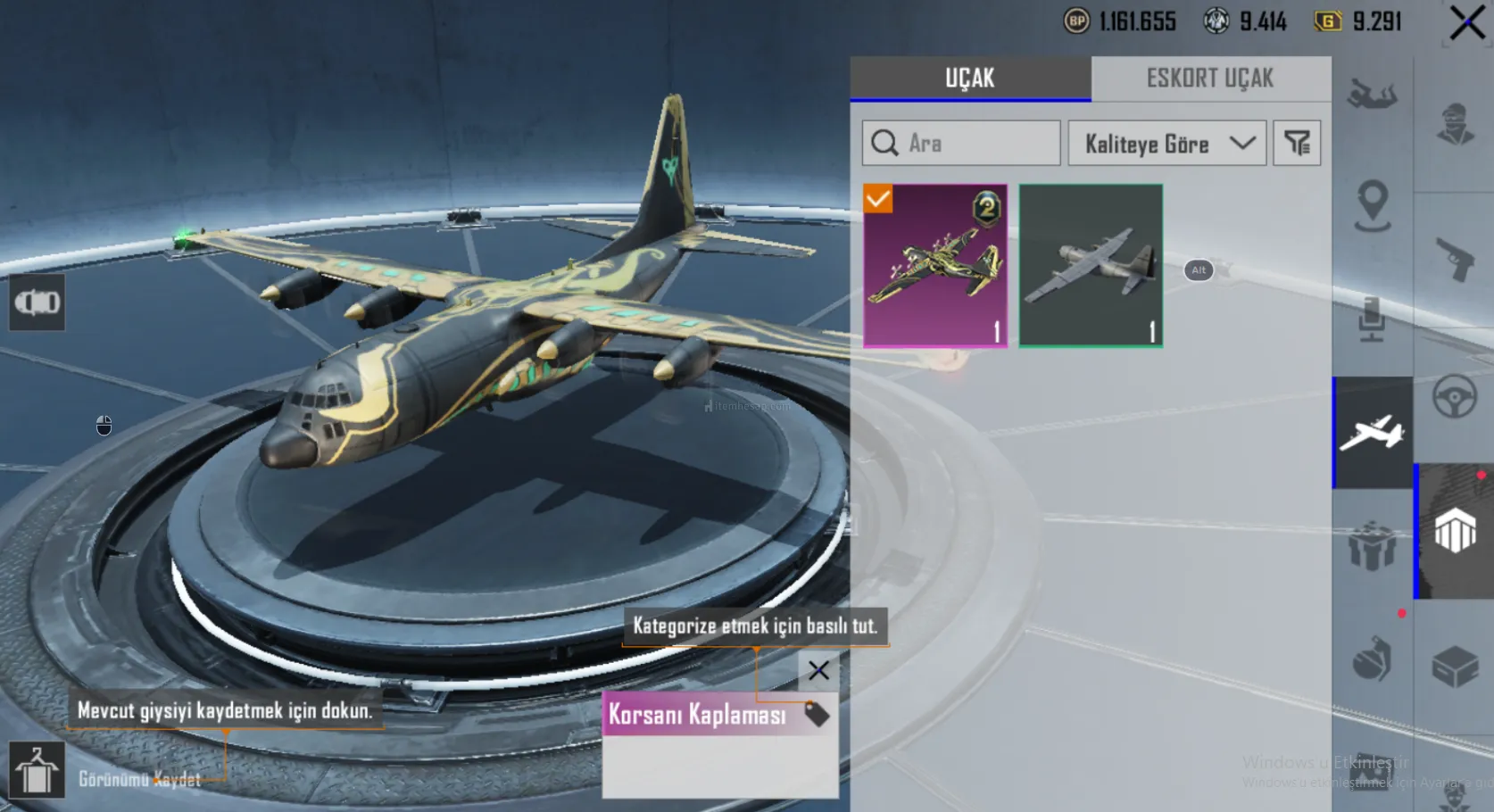Select the airplane category icon
This screenshot has height=812, width=1494.
click(1372, 433)
